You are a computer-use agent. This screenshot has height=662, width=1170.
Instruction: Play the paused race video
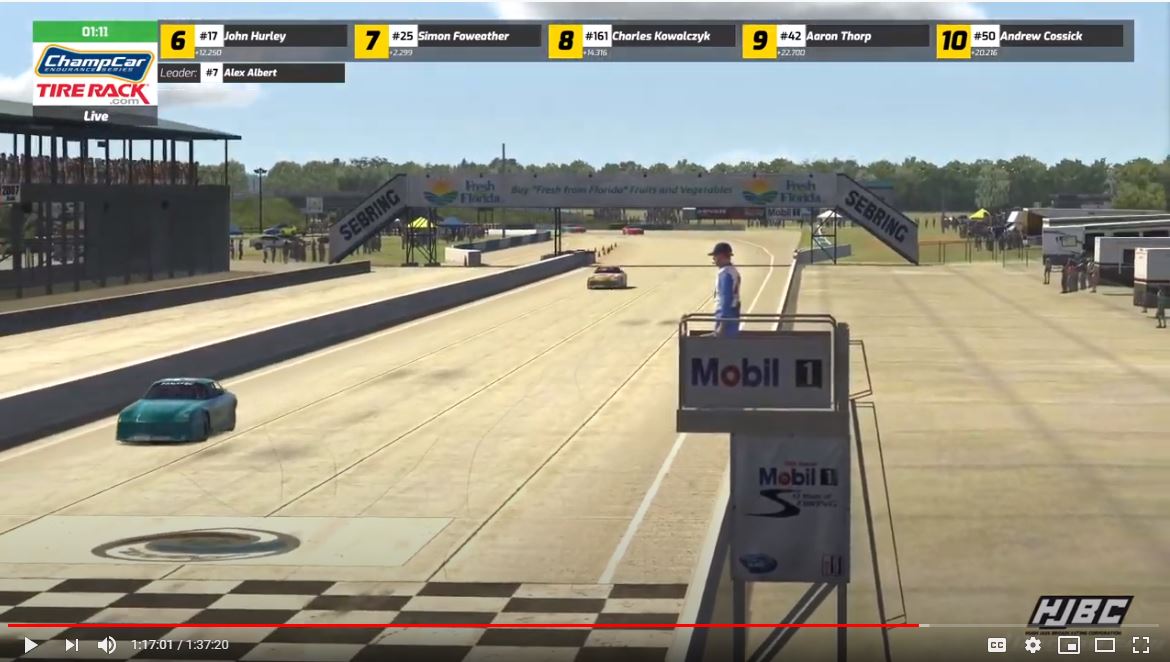pos(31,645)
